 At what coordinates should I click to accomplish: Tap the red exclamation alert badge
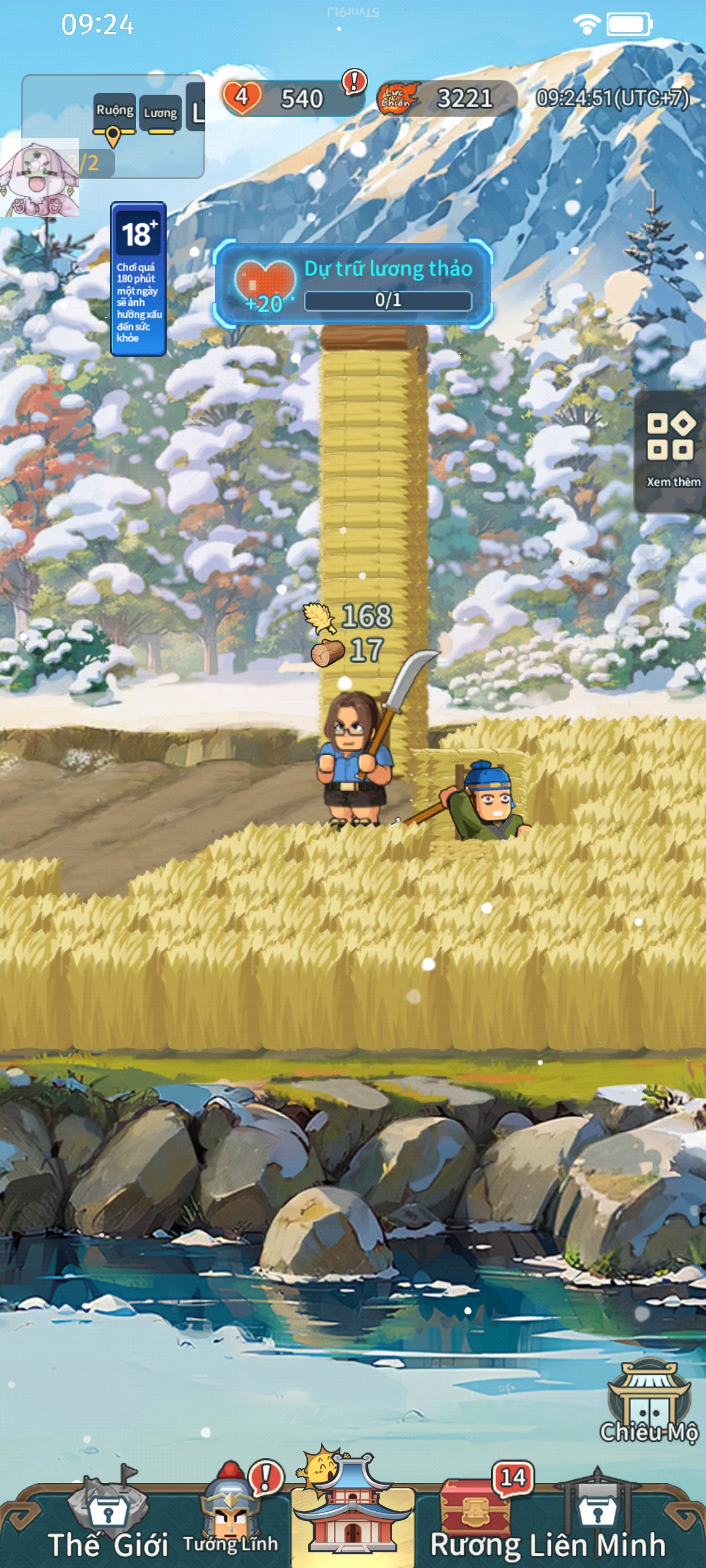point(354,82)
